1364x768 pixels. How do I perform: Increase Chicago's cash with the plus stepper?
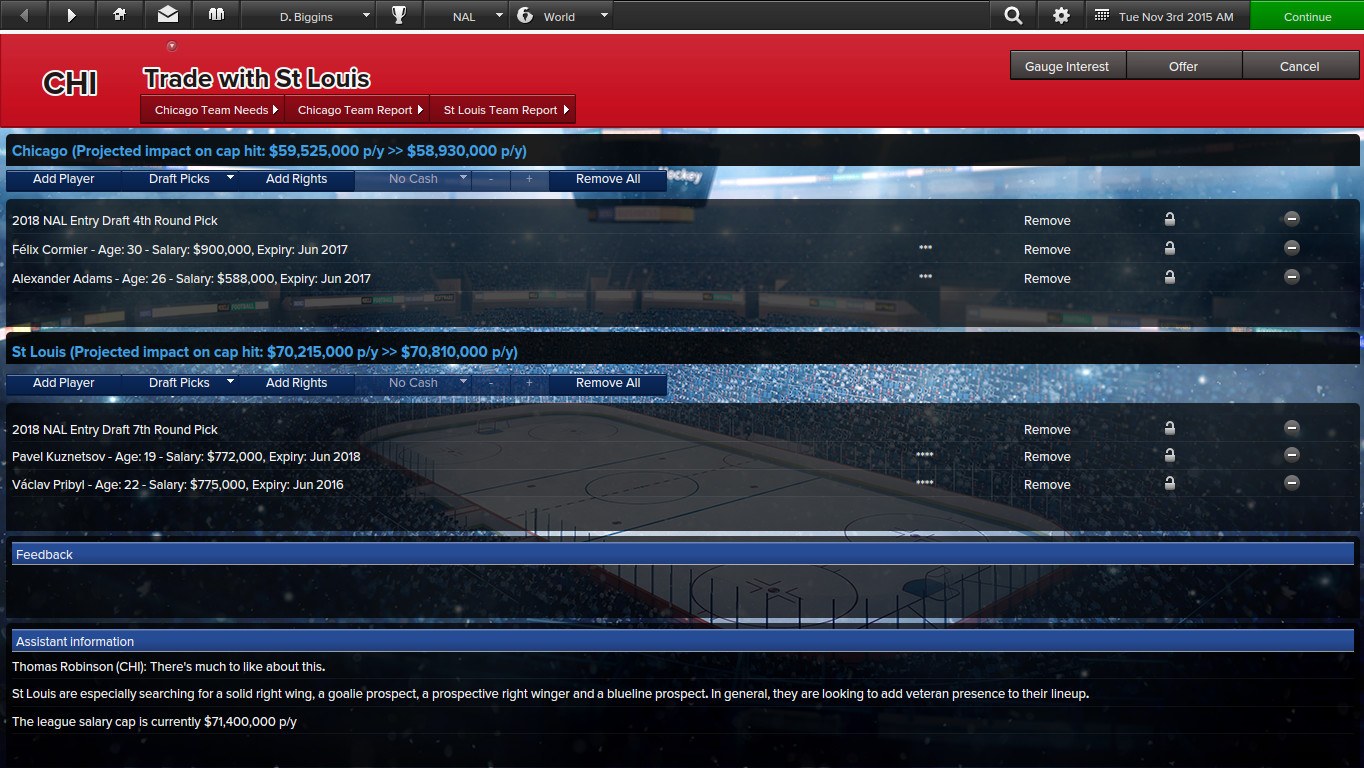(529, 178)
